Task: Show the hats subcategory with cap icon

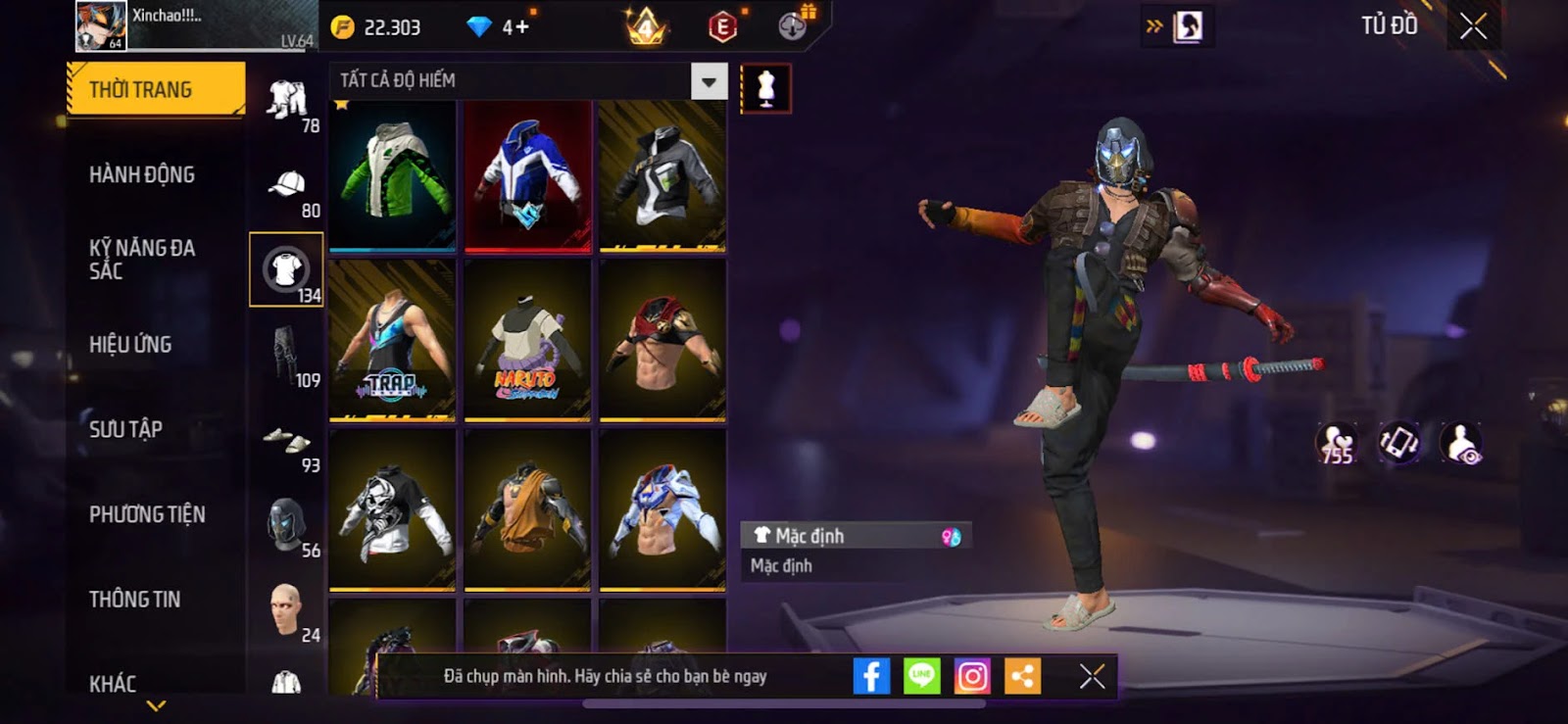Action: (x=286, y=185)
